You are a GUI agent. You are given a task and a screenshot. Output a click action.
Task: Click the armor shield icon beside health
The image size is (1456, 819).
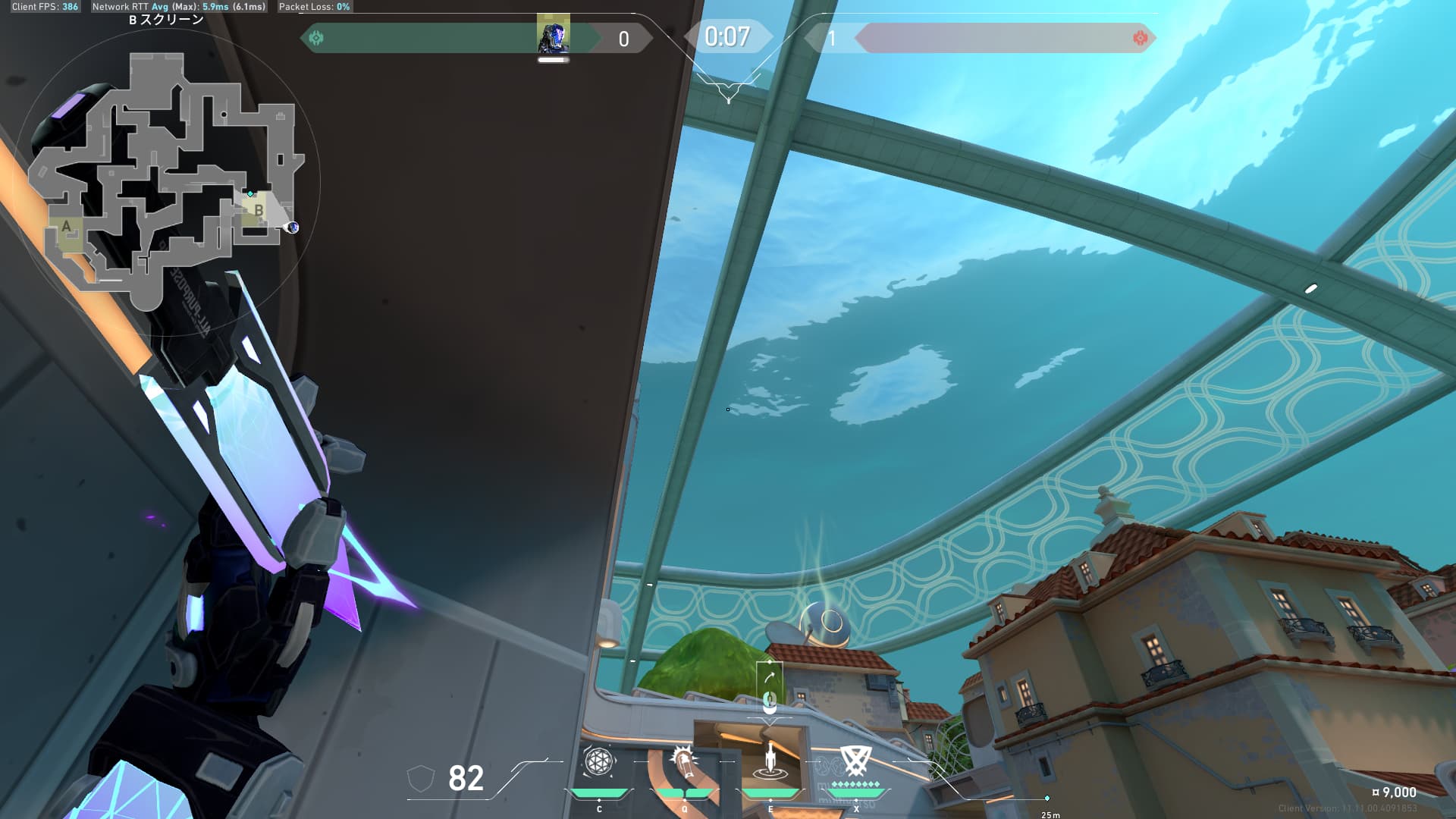(x=421, y=778)
